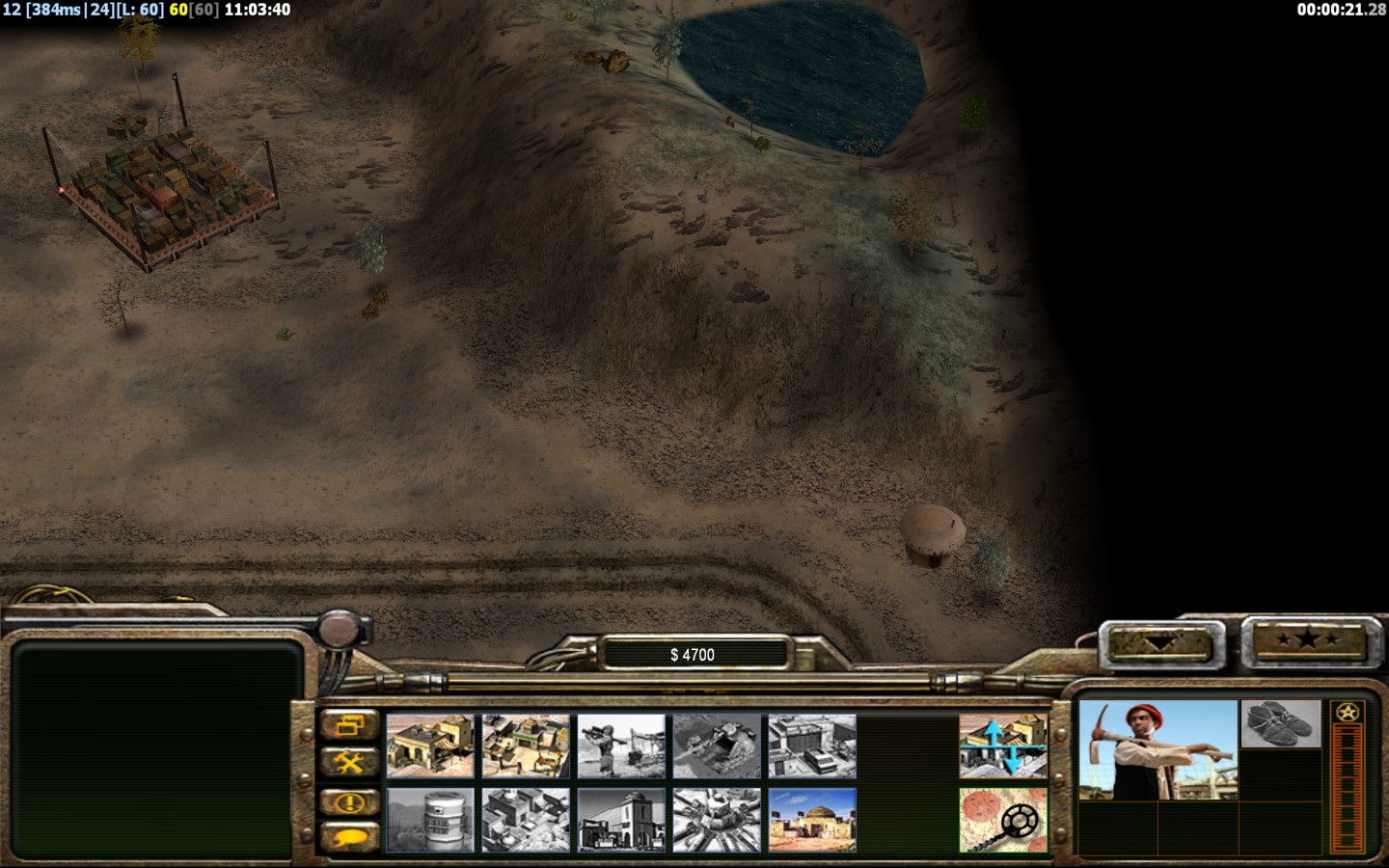Pick the Tunnel Network build icon
Screen dimensions: 1389x868
(717, 746)
